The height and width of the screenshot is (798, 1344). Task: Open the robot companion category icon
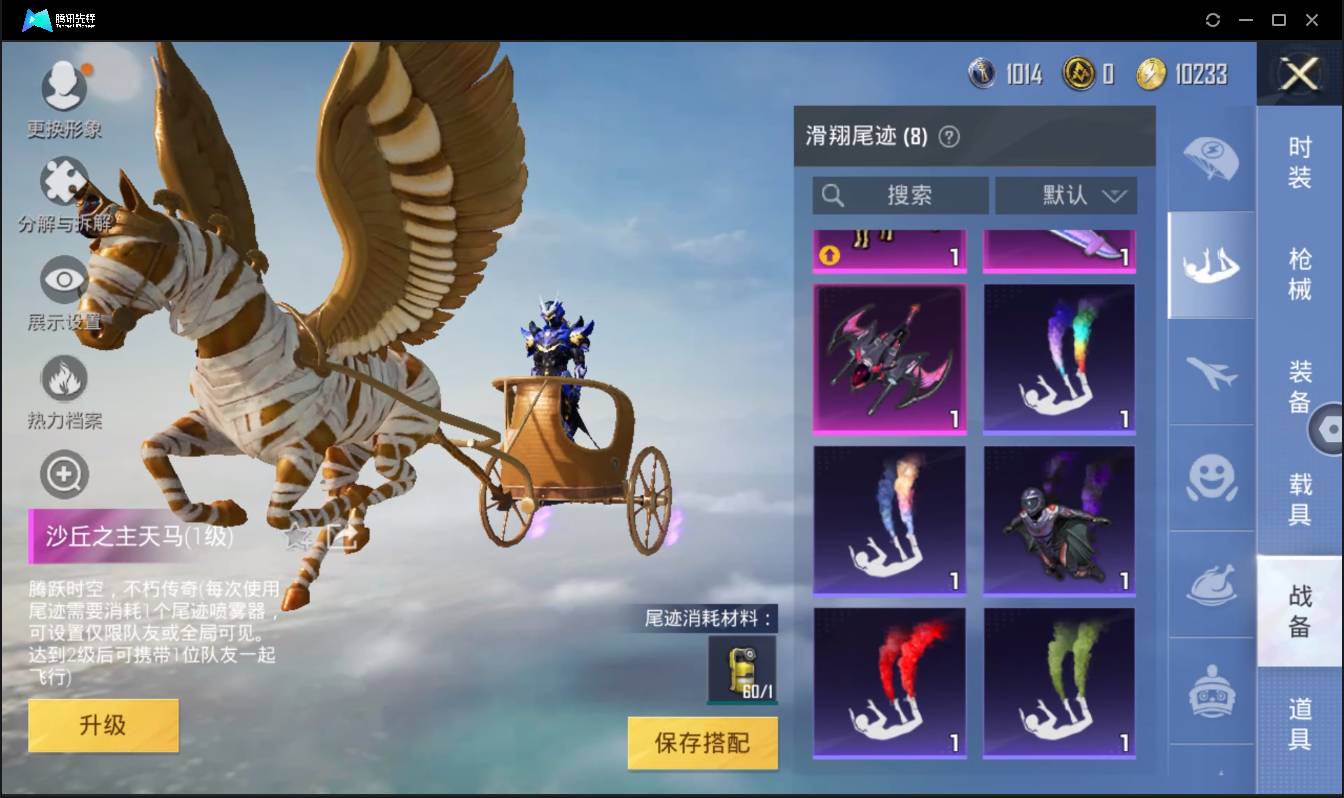click(x=1211, y=687)
